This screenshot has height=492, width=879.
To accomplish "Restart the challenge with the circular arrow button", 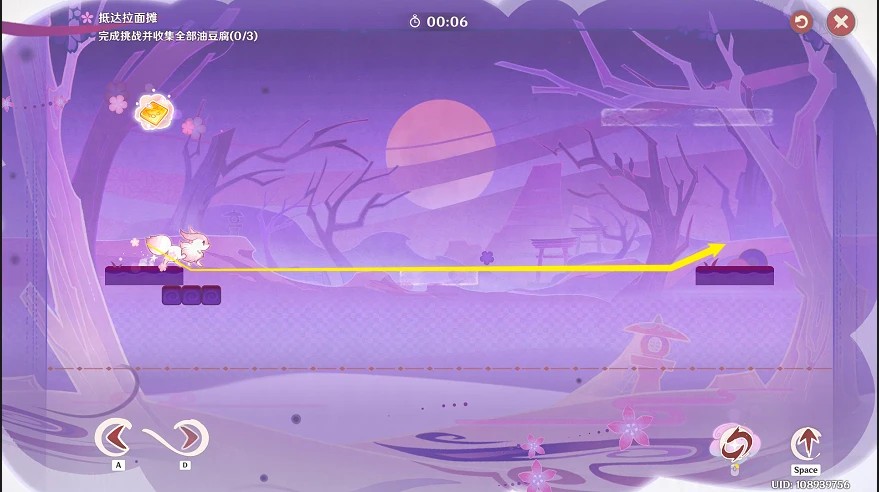I will [x=801, y=22].
